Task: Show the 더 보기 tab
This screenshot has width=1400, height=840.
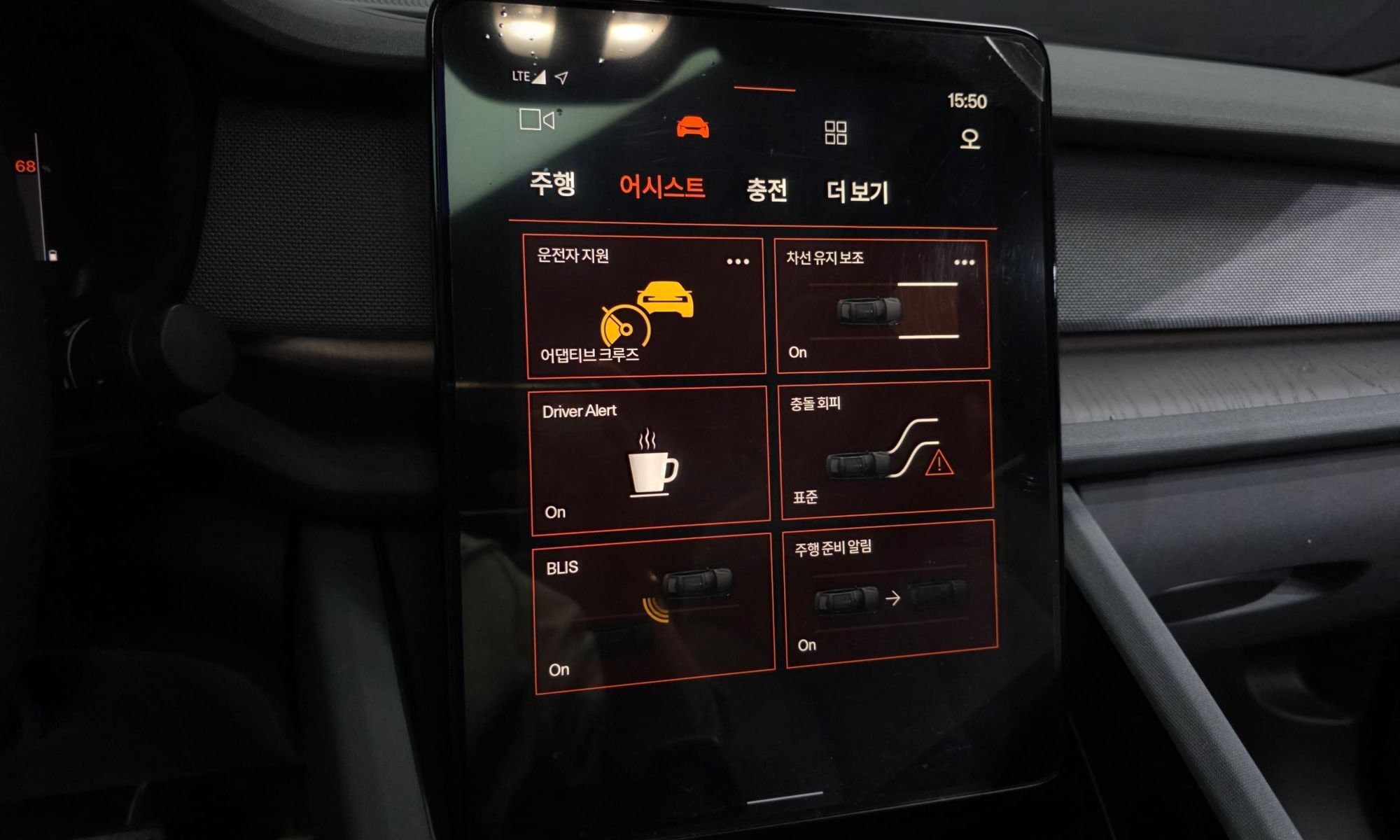Action: point(857,192)
